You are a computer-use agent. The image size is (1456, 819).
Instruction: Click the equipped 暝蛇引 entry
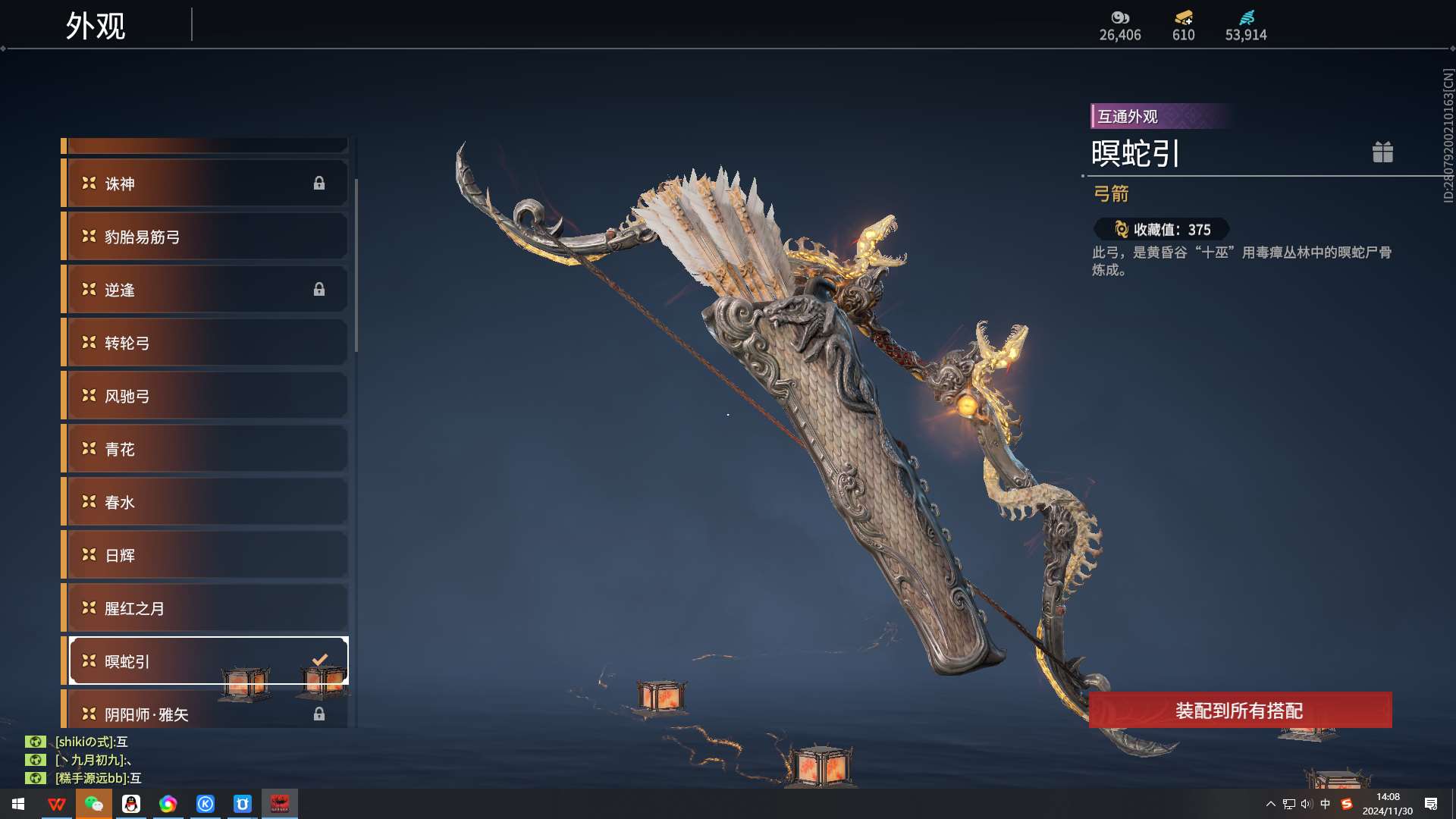[205, 661]
